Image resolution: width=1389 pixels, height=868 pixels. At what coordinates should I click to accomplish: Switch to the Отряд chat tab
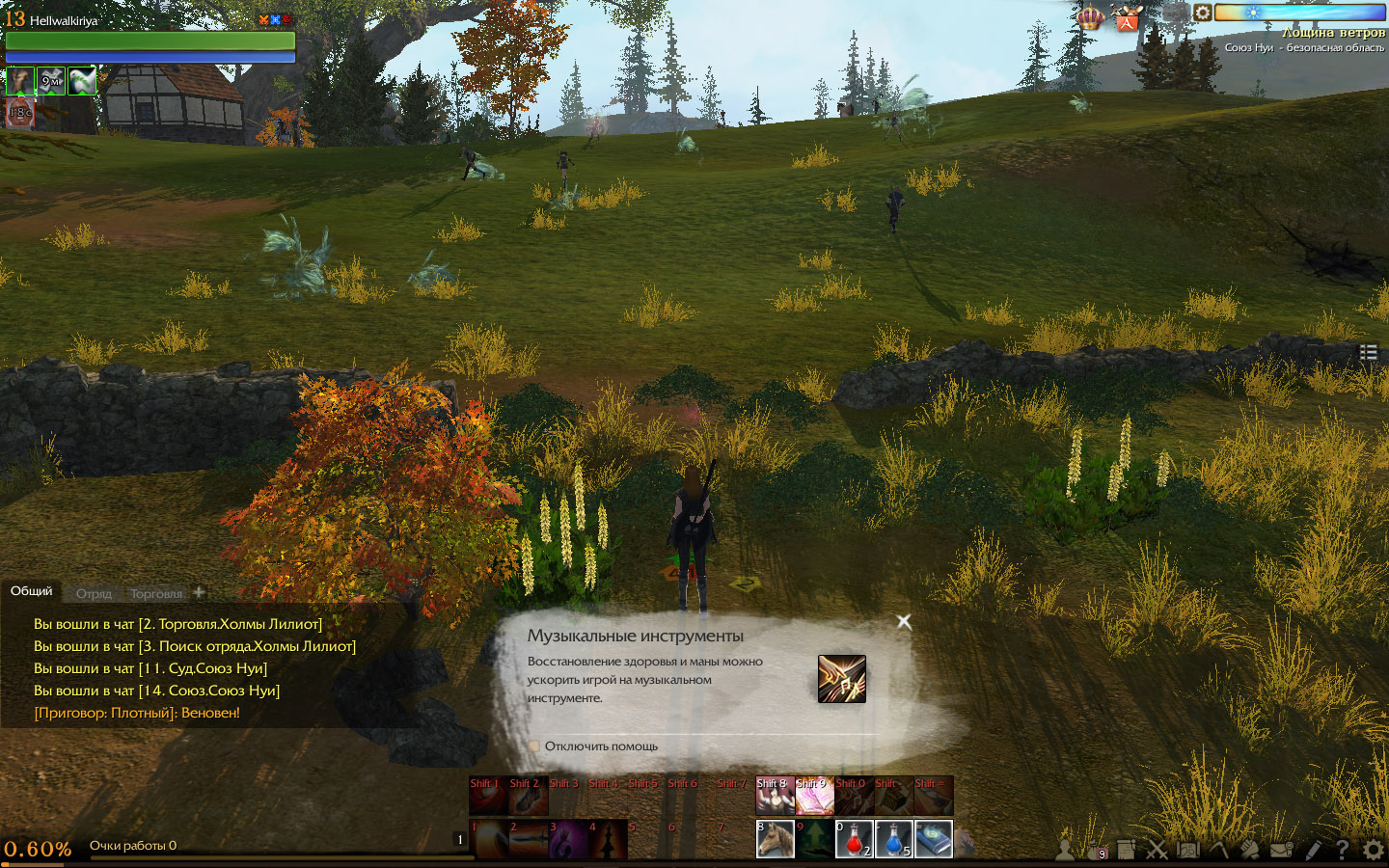pyautogui.click(x=94, y=594)
